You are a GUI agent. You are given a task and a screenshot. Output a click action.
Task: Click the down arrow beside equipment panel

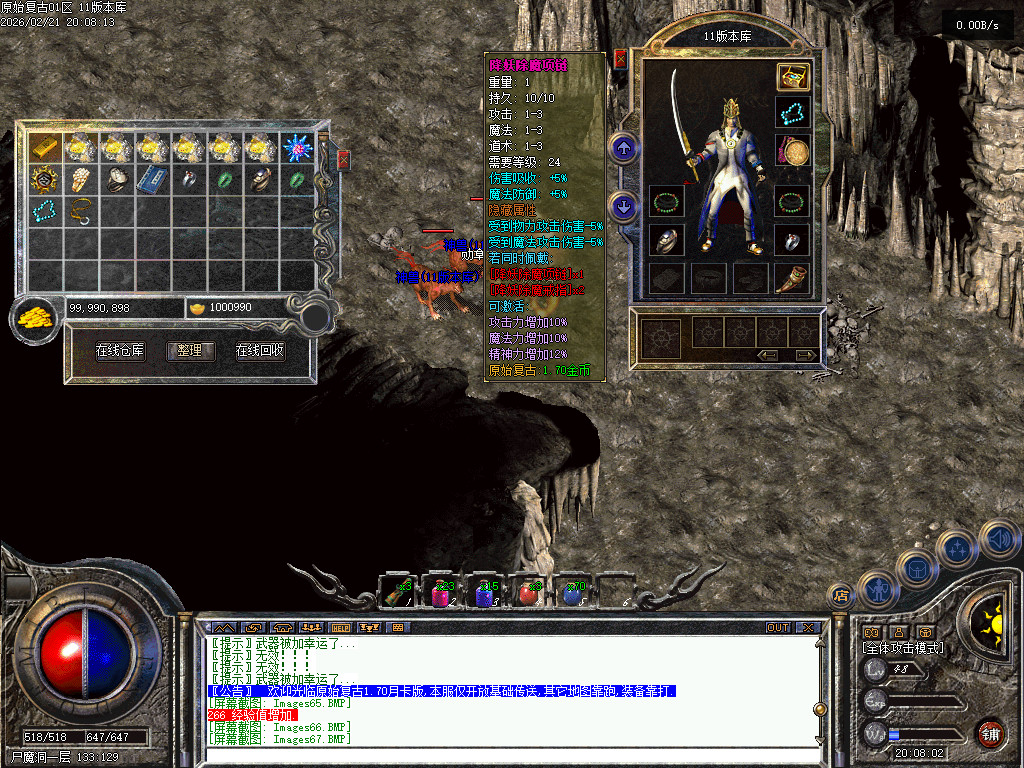[x=624, y=207]
